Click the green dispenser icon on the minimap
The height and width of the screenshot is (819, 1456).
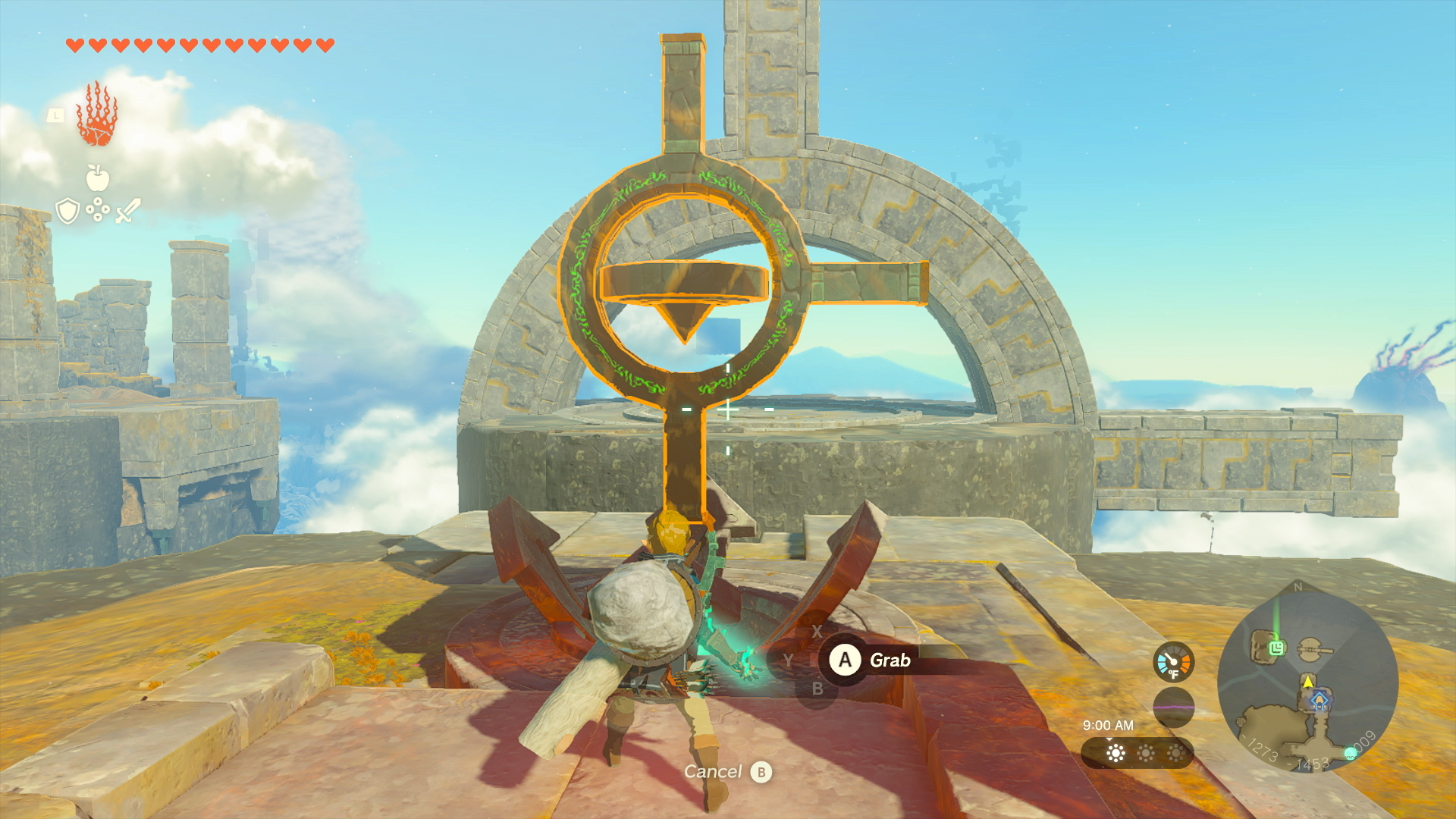[x=1276, y=646]
